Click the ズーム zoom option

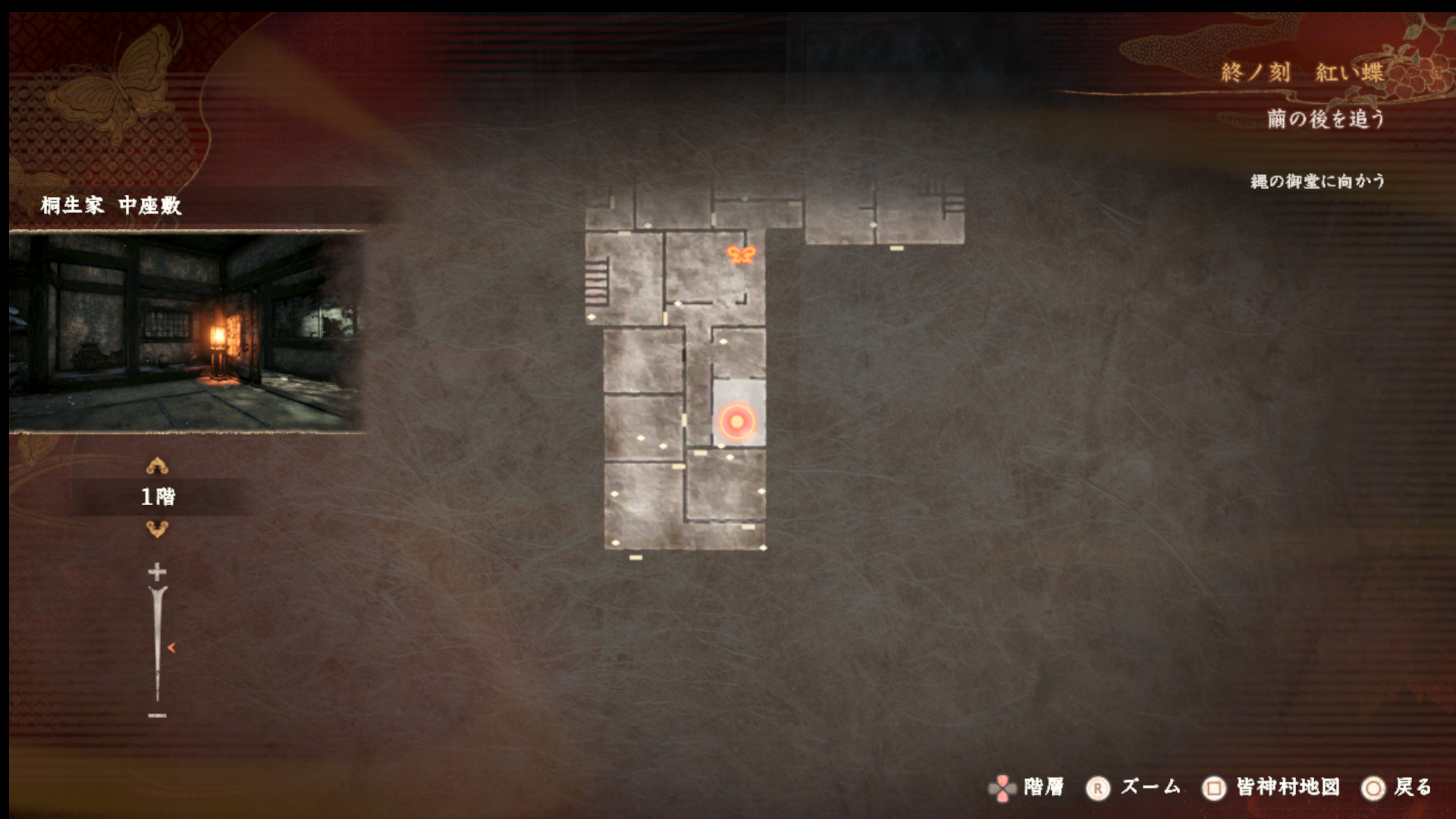pyautogui.click(x=1134, y=788)
